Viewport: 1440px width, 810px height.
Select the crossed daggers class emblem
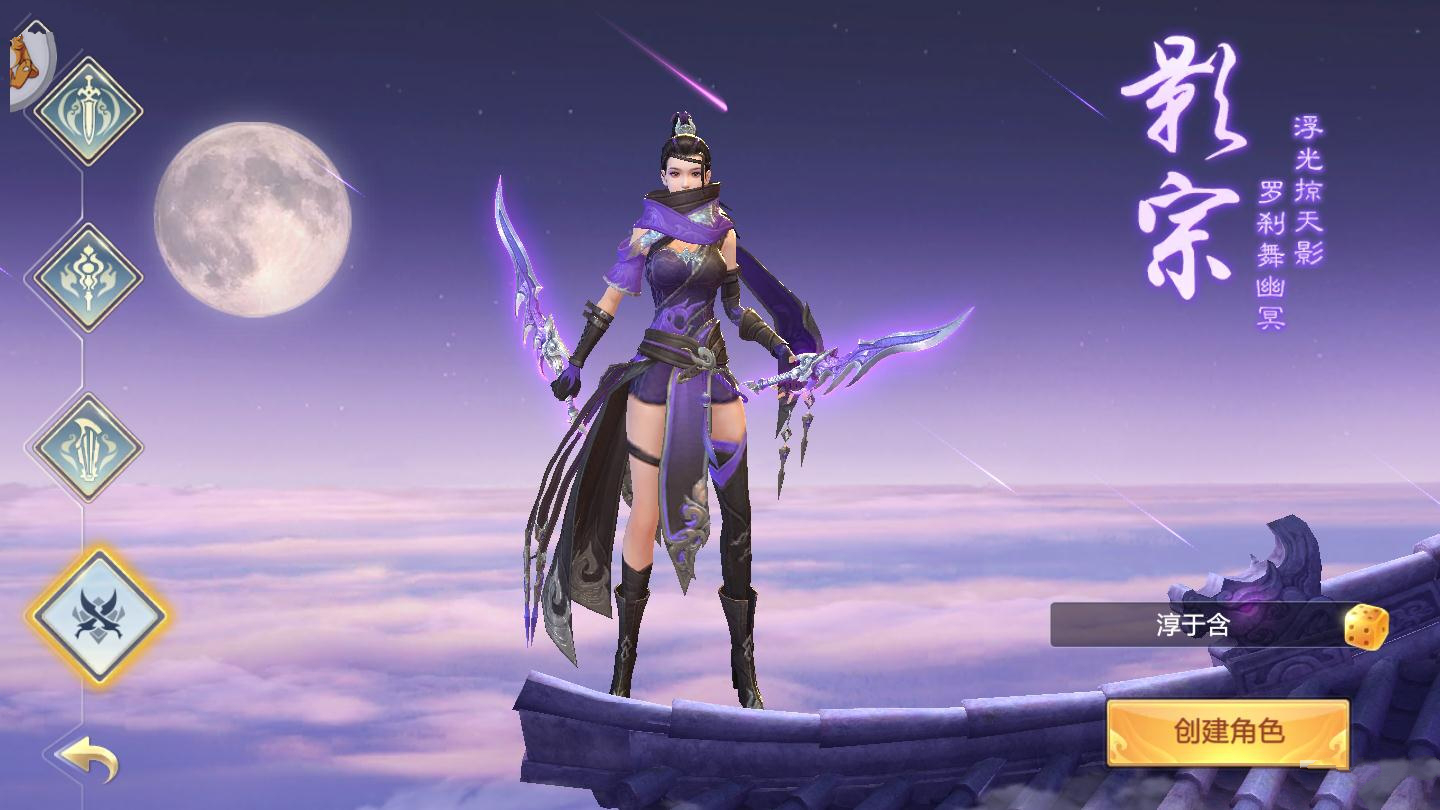pos(97,616)
